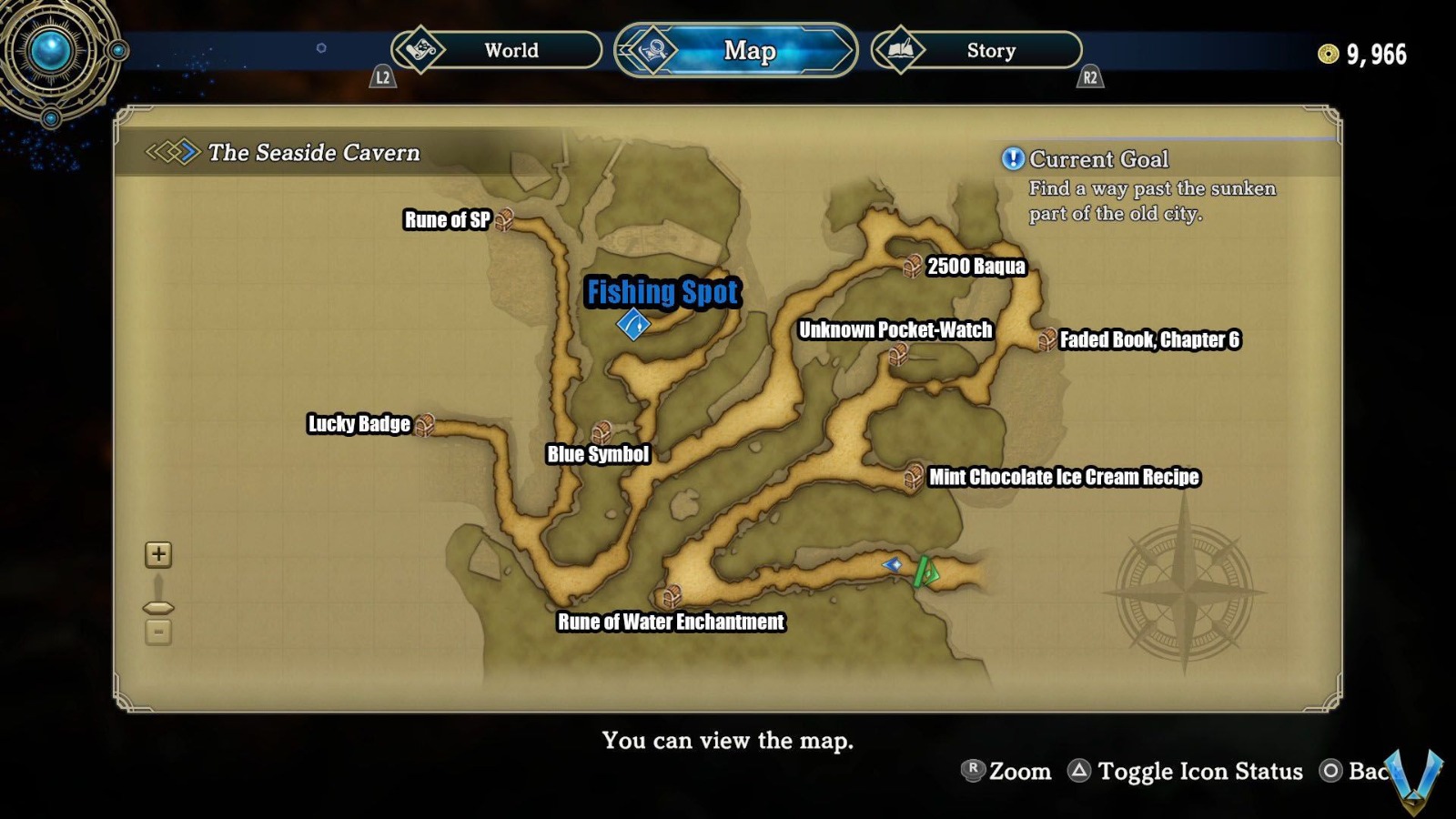Click the back chevrons beside The Seaside Cavern
Screen dimensions: 1456x819
[x=173, y=153]
